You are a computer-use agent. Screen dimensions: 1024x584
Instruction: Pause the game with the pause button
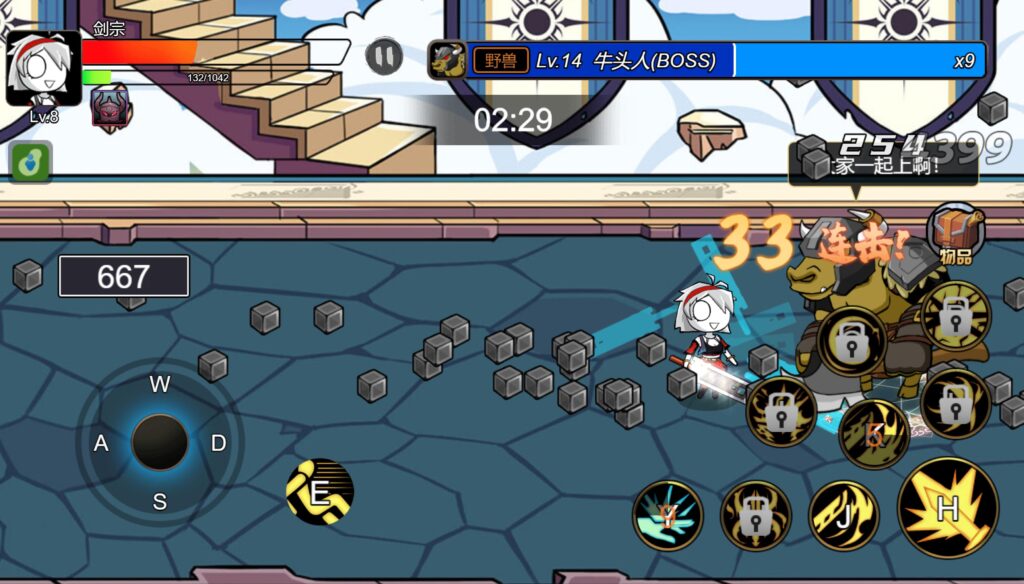pyautogui.click(x=384, y=56)
